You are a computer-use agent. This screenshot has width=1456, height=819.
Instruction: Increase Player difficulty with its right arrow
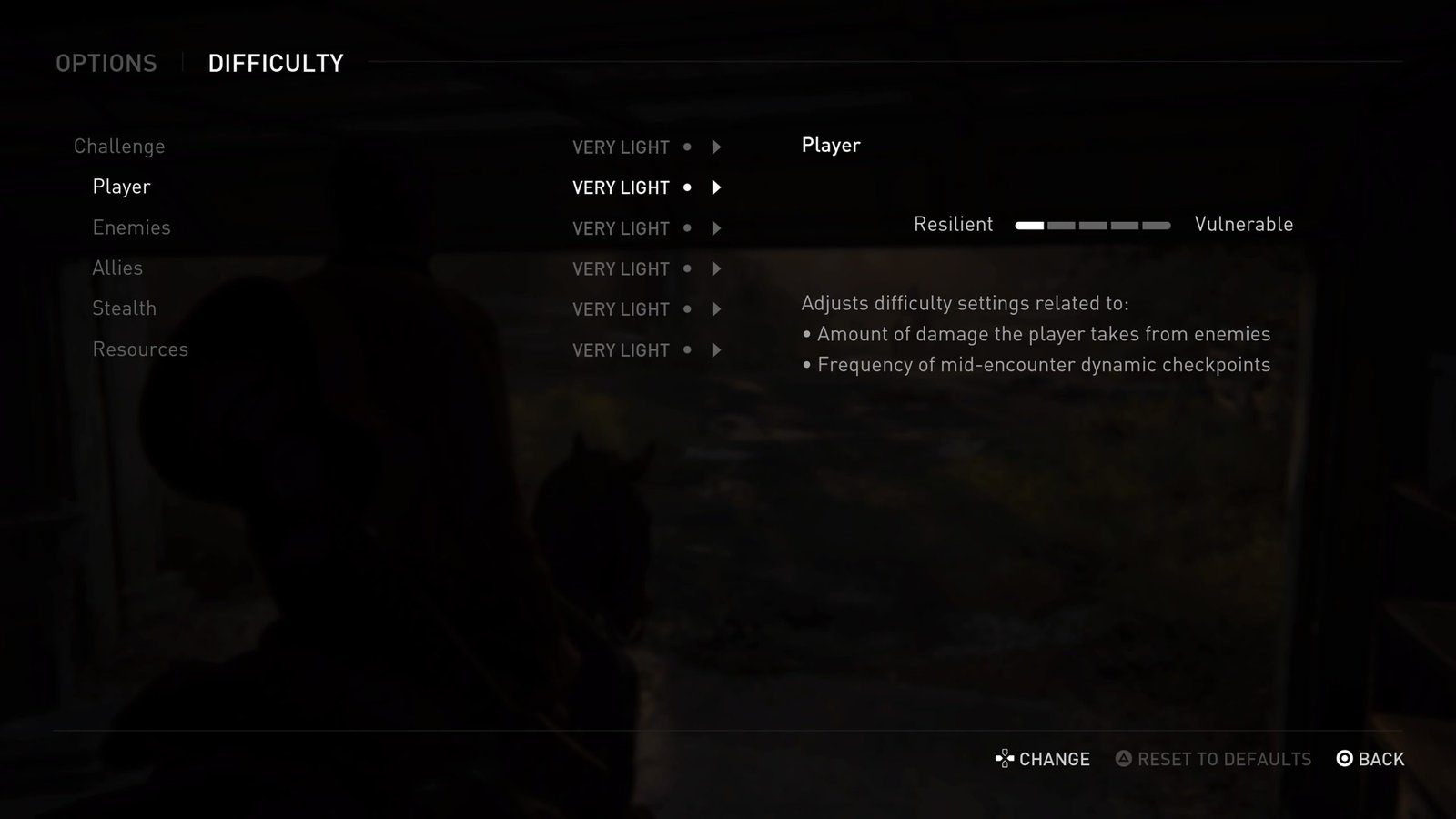coord(717,187)
